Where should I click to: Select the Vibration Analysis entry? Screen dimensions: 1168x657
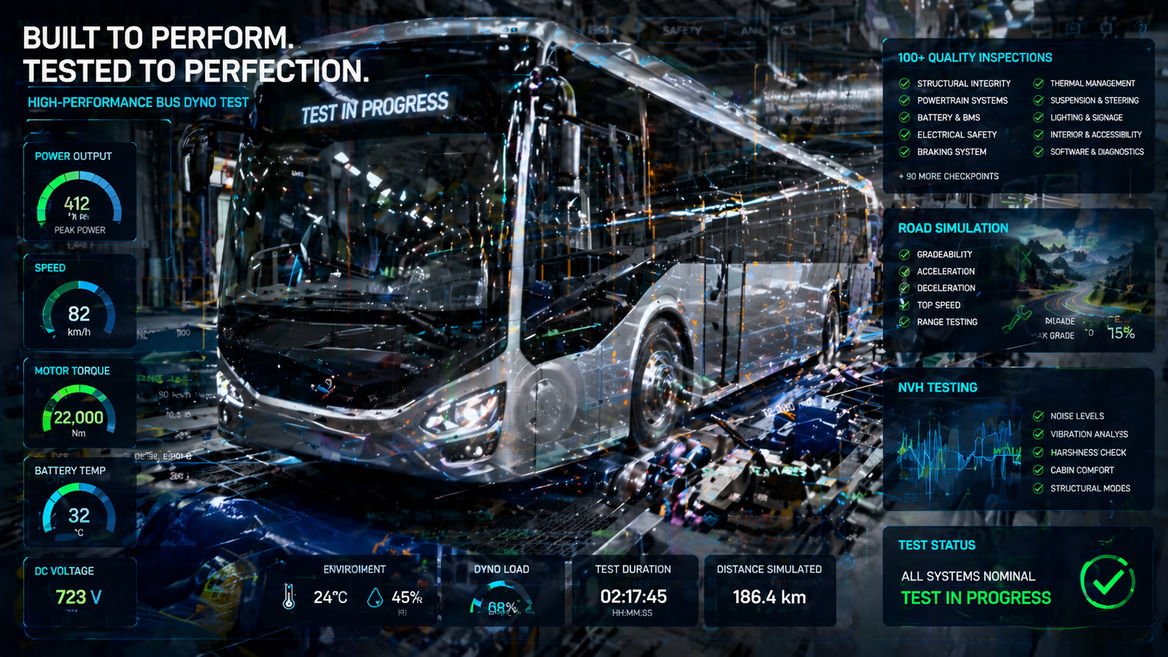[1088, 434]
